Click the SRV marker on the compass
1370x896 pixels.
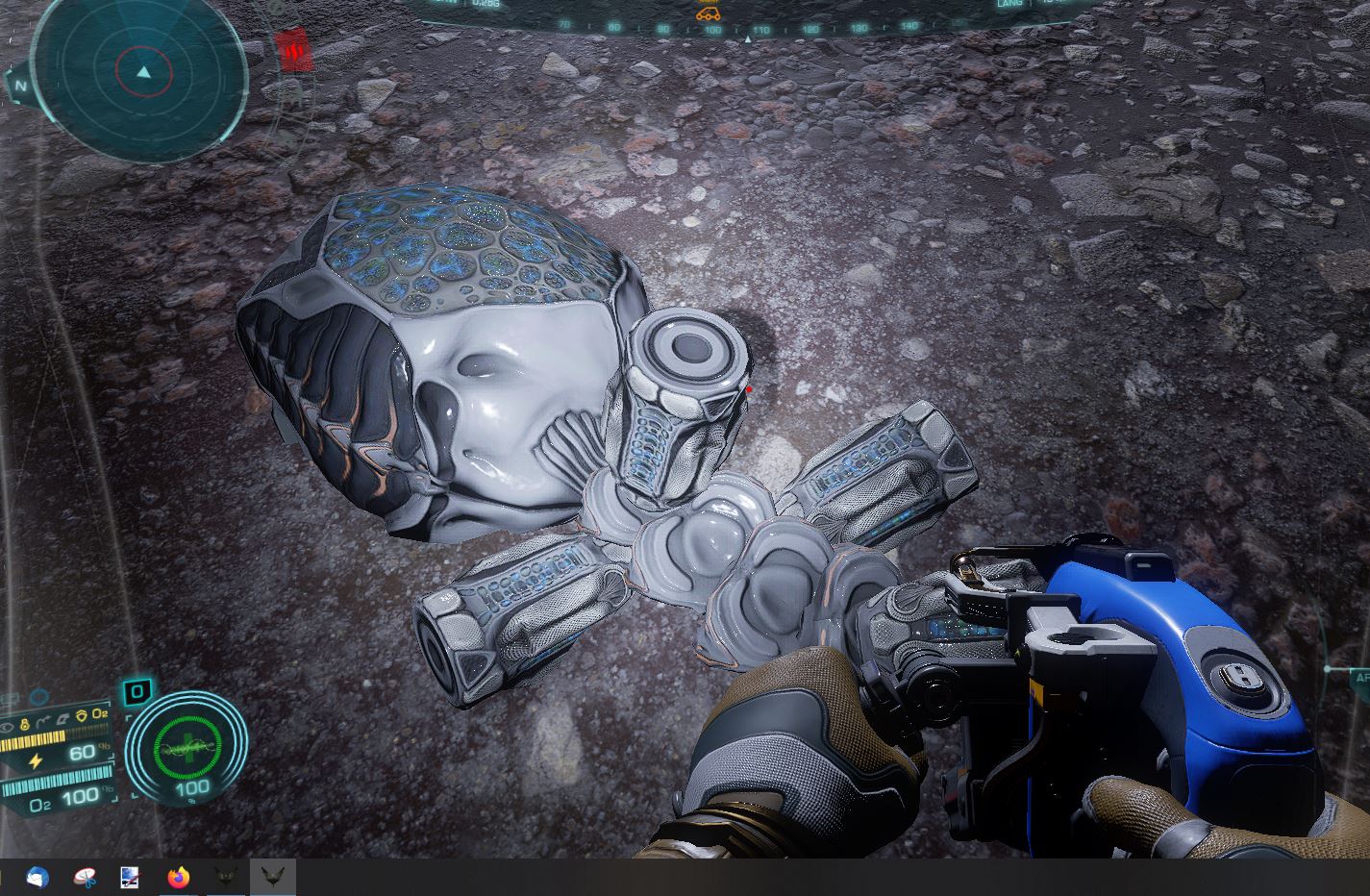(708, 13)
